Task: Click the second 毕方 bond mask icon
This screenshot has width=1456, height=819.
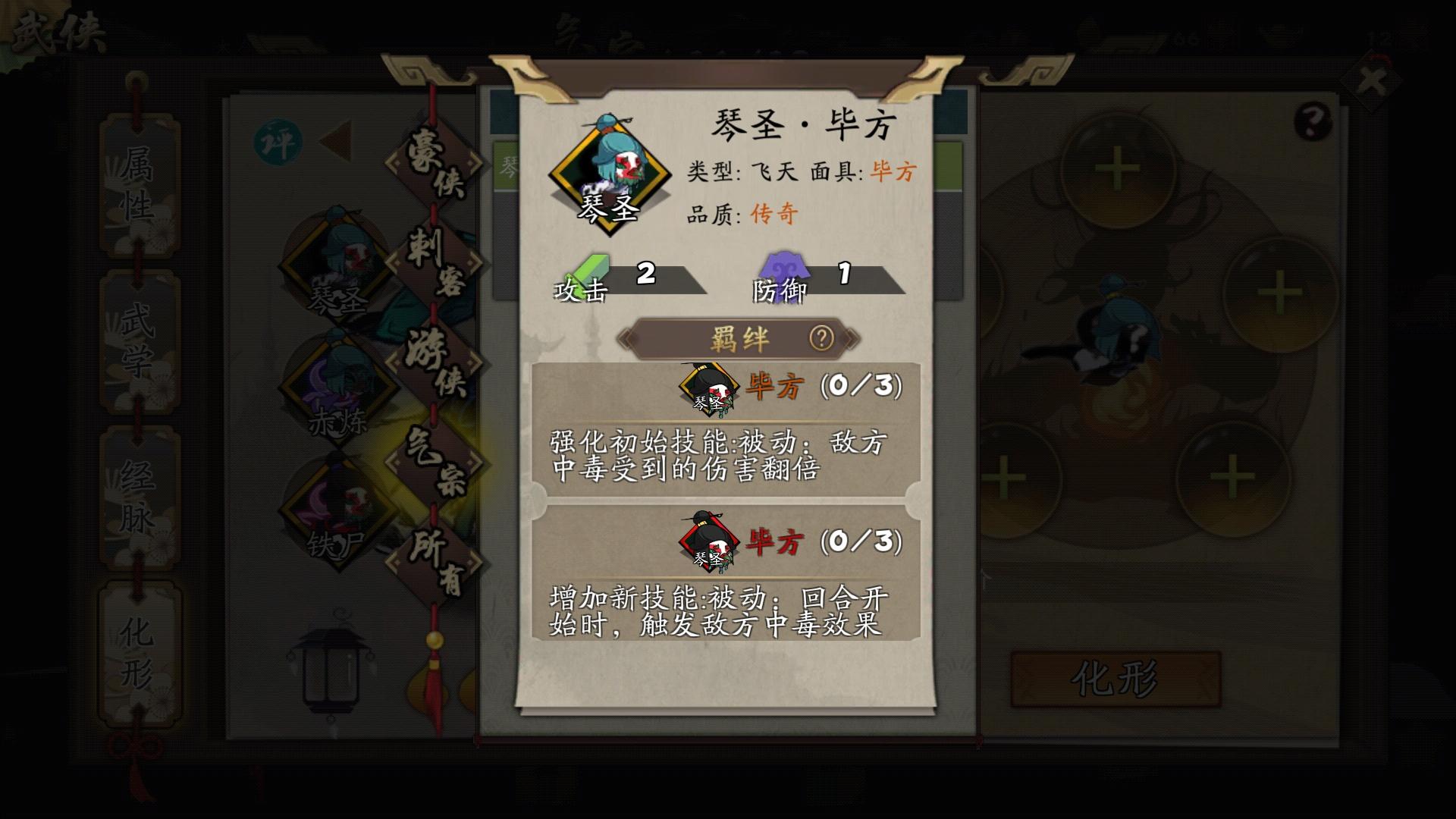Action: pos(709,542)
